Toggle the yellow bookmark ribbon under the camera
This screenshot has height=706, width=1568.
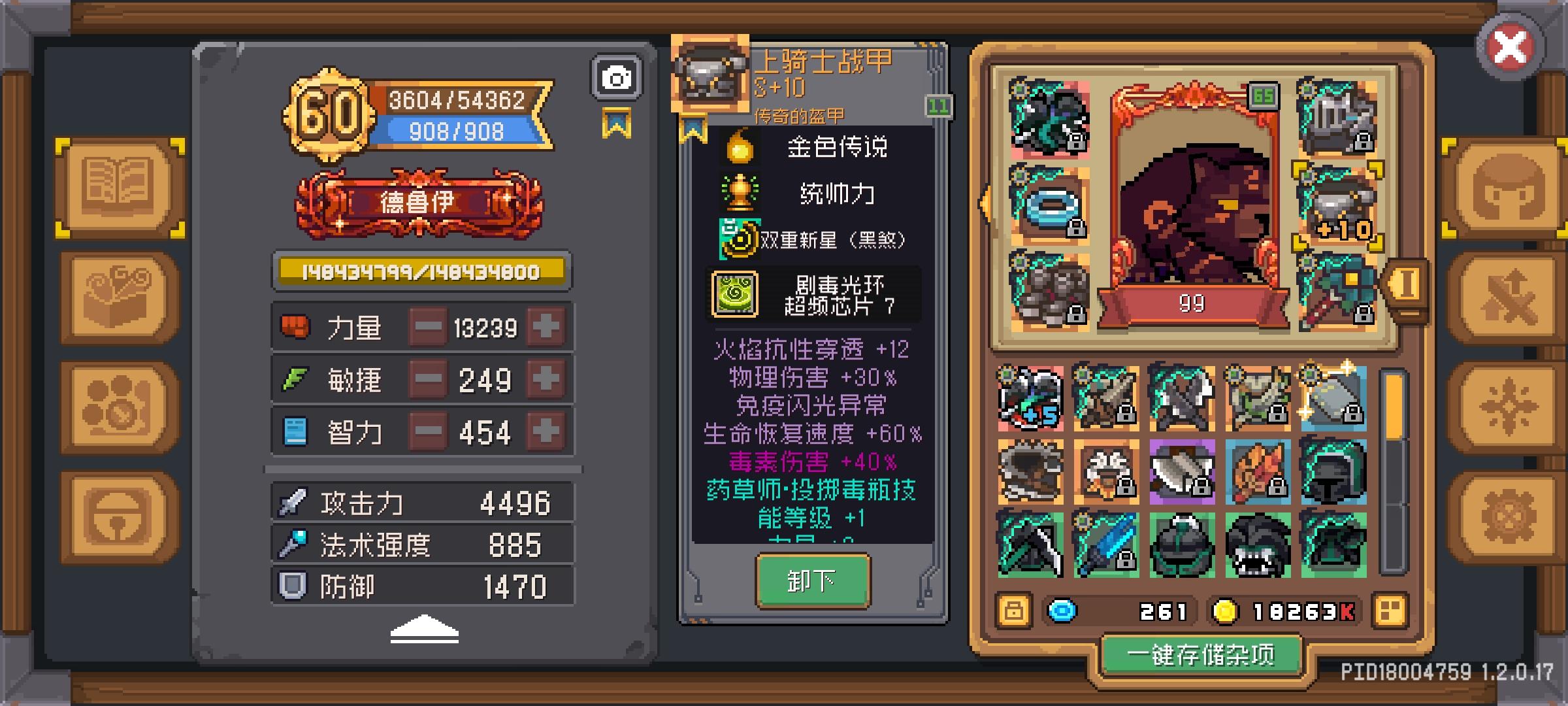(x=617, y=121)
